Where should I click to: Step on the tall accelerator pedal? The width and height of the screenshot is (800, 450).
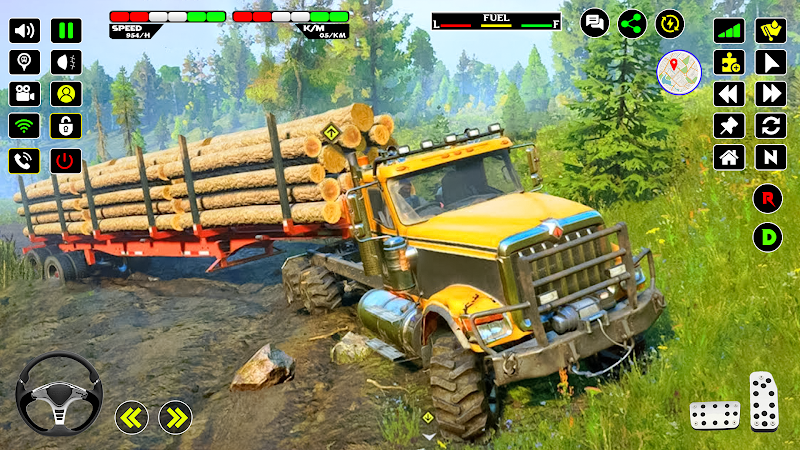point(764,401)
